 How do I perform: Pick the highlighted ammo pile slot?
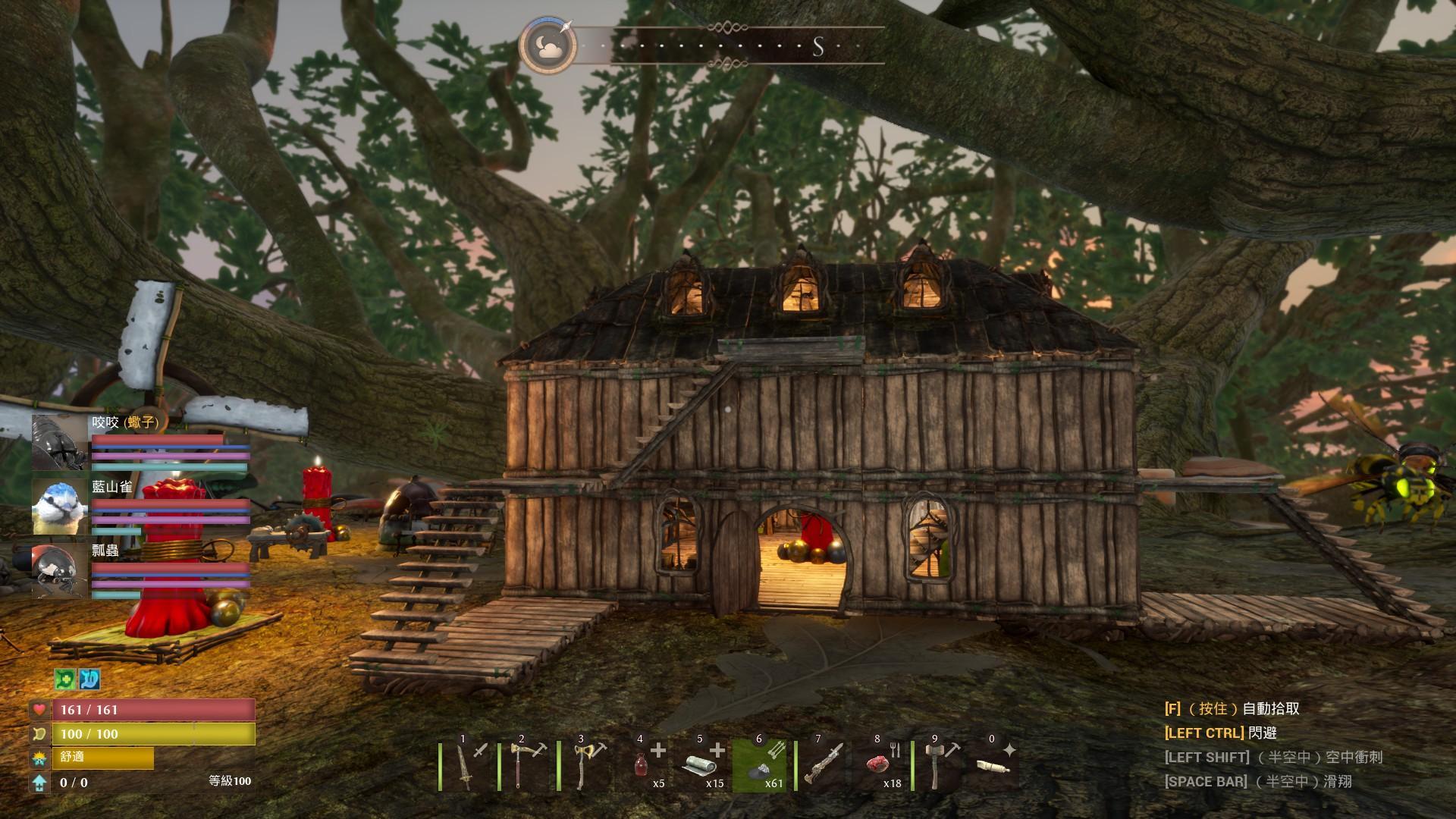coord(761,766)
